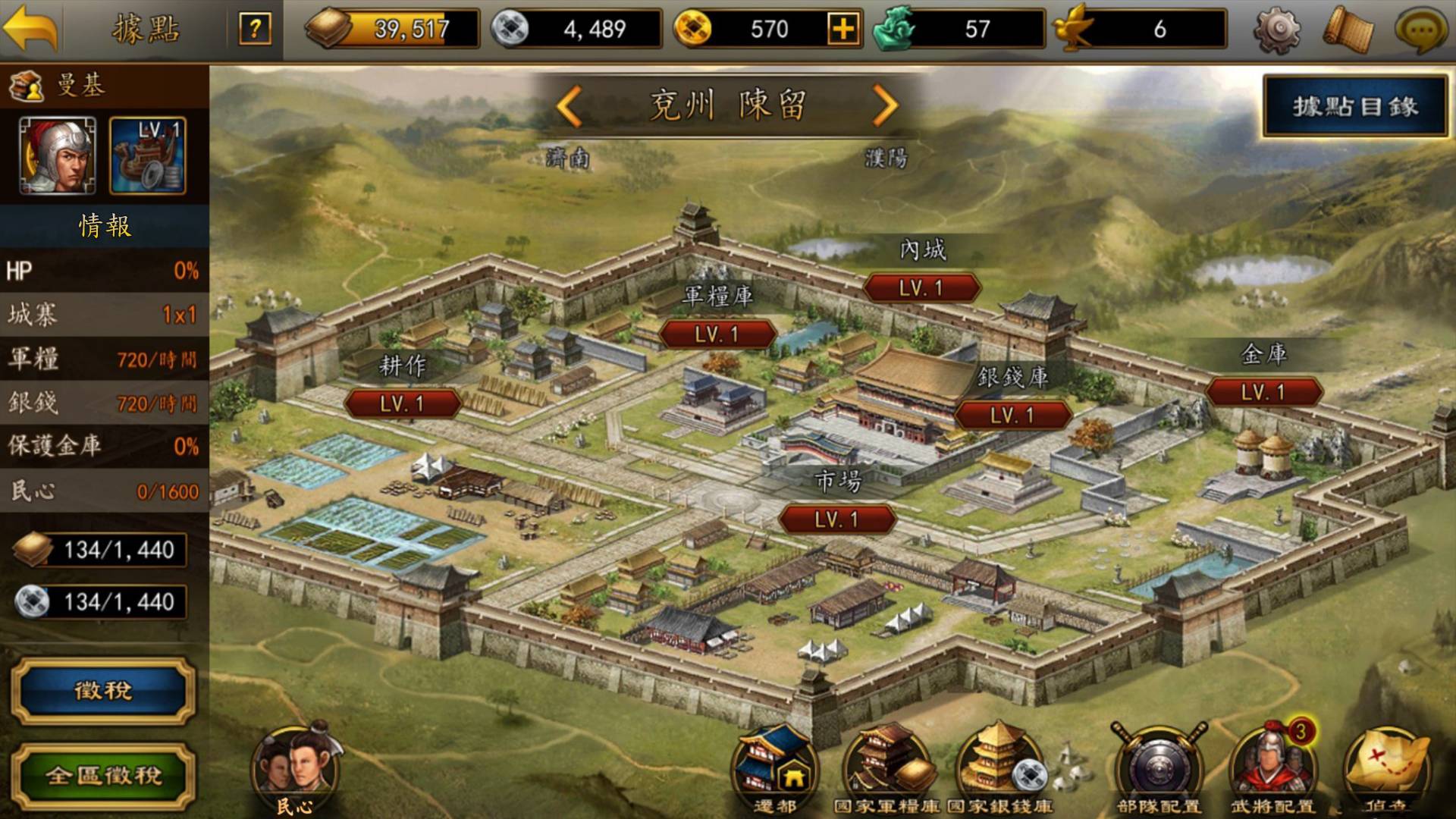Open the 國家銀錢庫 national treasury

(x=1000, y=766)
